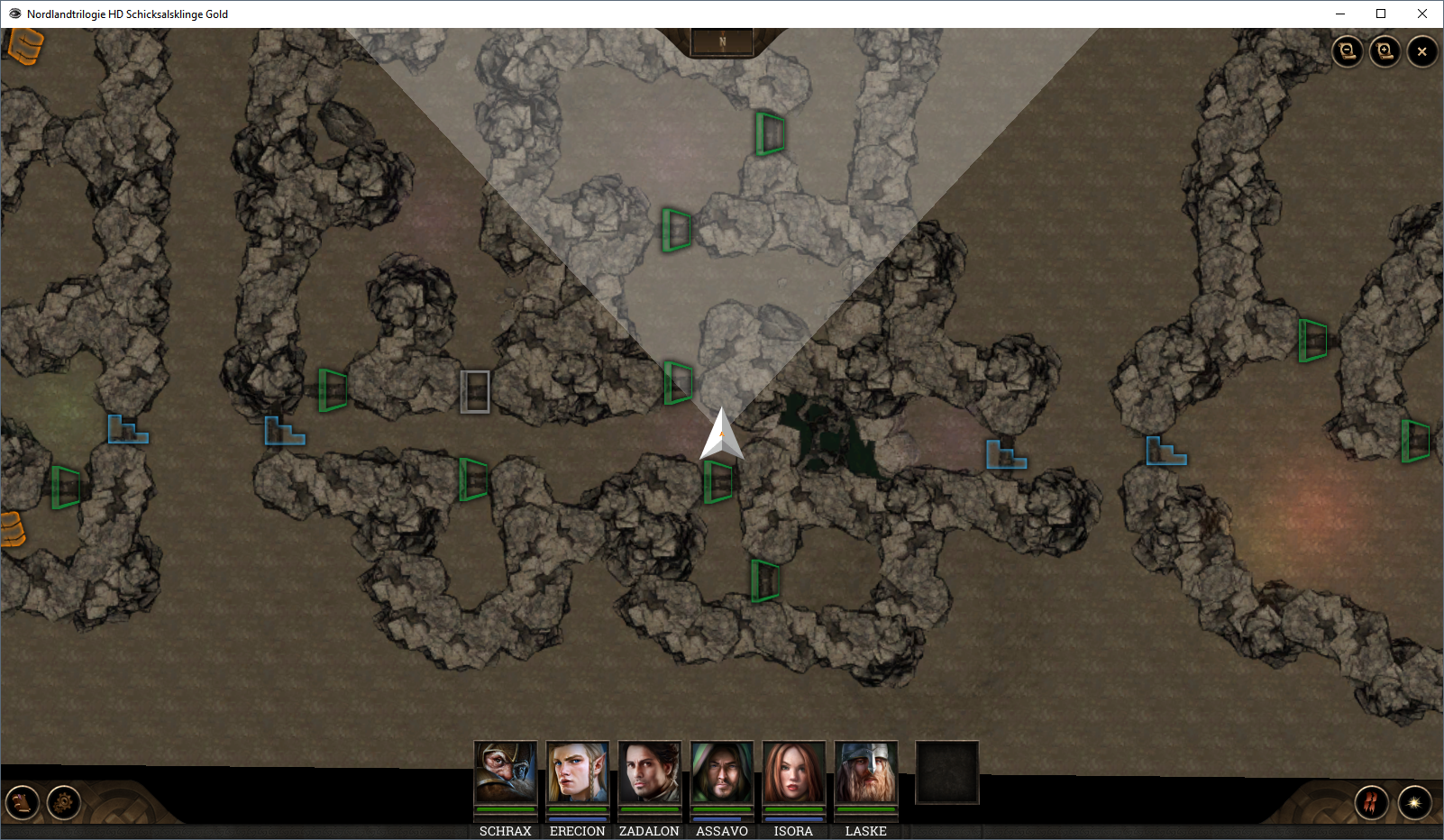The image size is (1444, 840).
Task: Select Isora's red-haired portrait
Action: point(794,773)
